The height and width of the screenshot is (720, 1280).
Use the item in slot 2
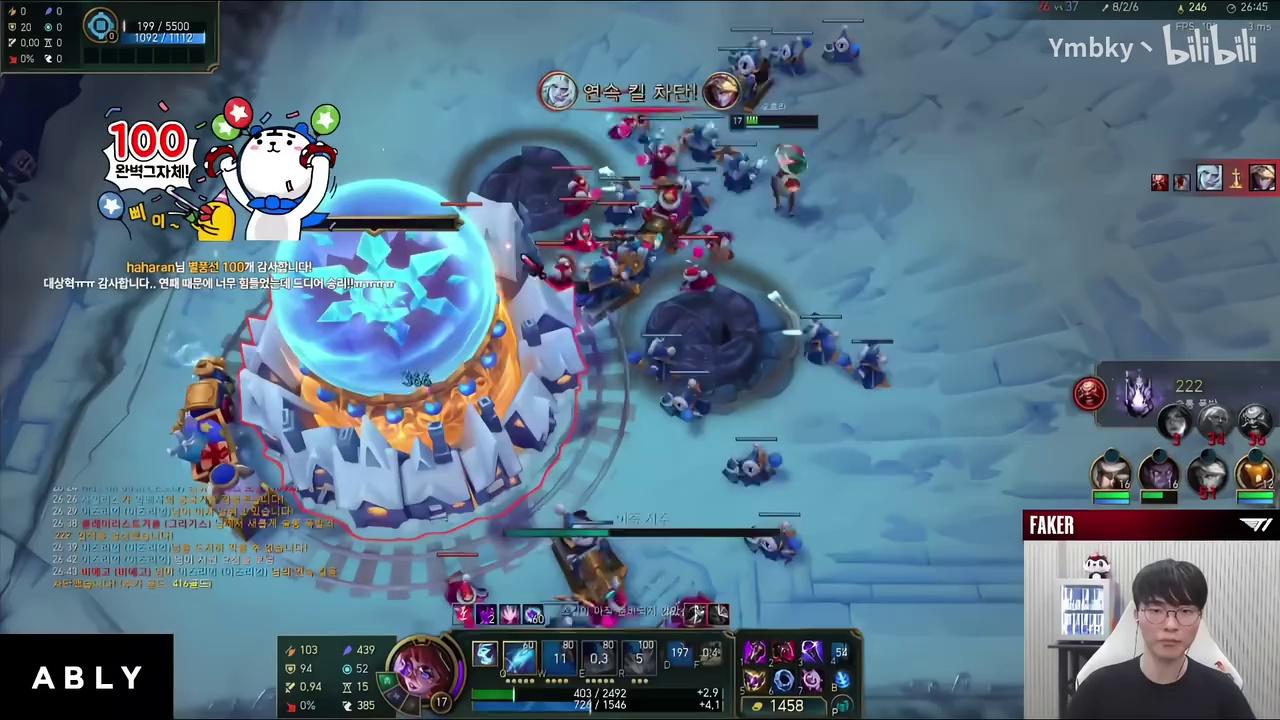click(x=783, y=654)
